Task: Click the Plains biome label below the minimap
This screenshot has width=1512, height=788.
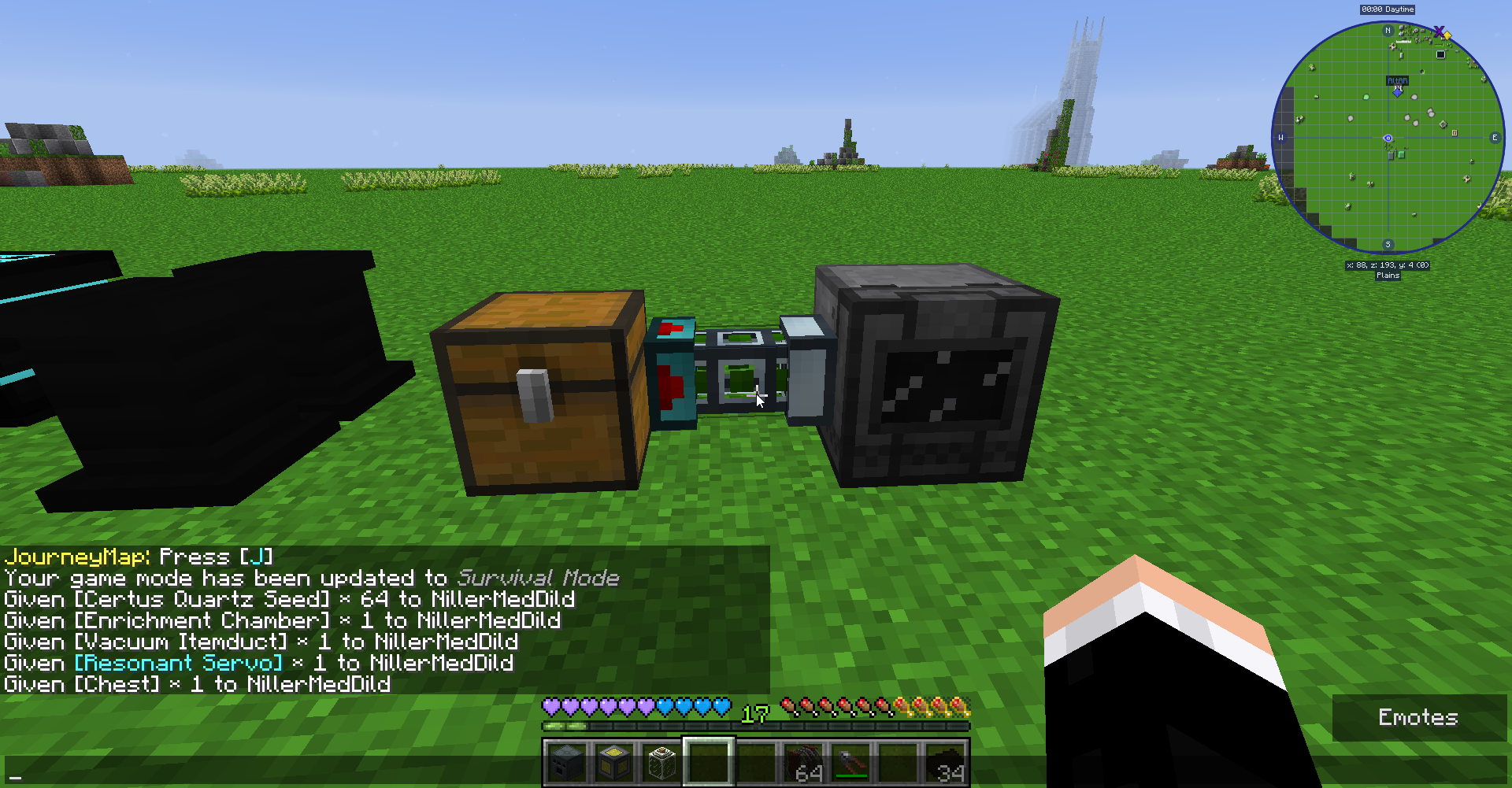Action: click(x=1388, y=275)
